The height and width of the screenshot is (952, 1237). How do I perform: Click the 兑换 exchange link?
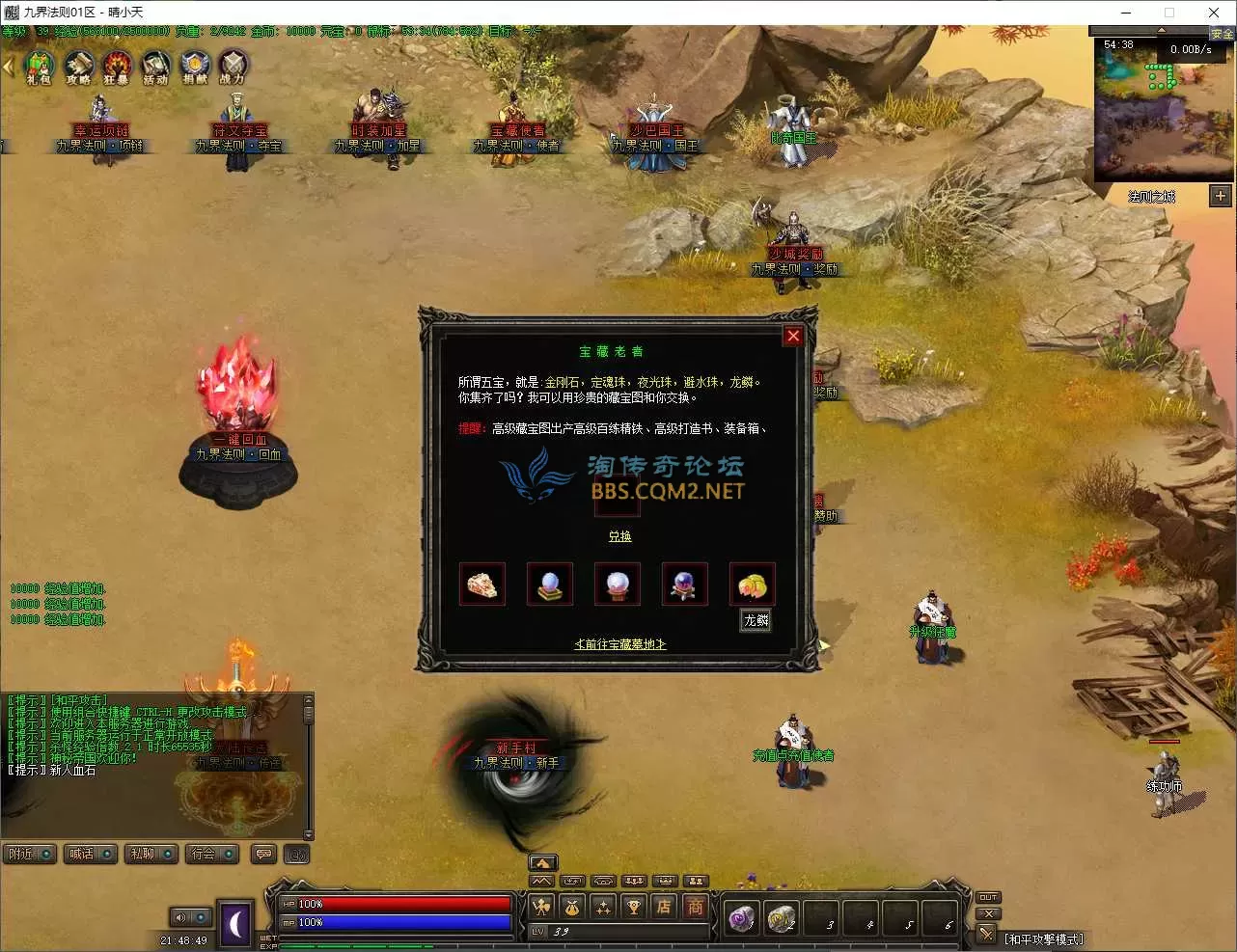coord(619,536)
